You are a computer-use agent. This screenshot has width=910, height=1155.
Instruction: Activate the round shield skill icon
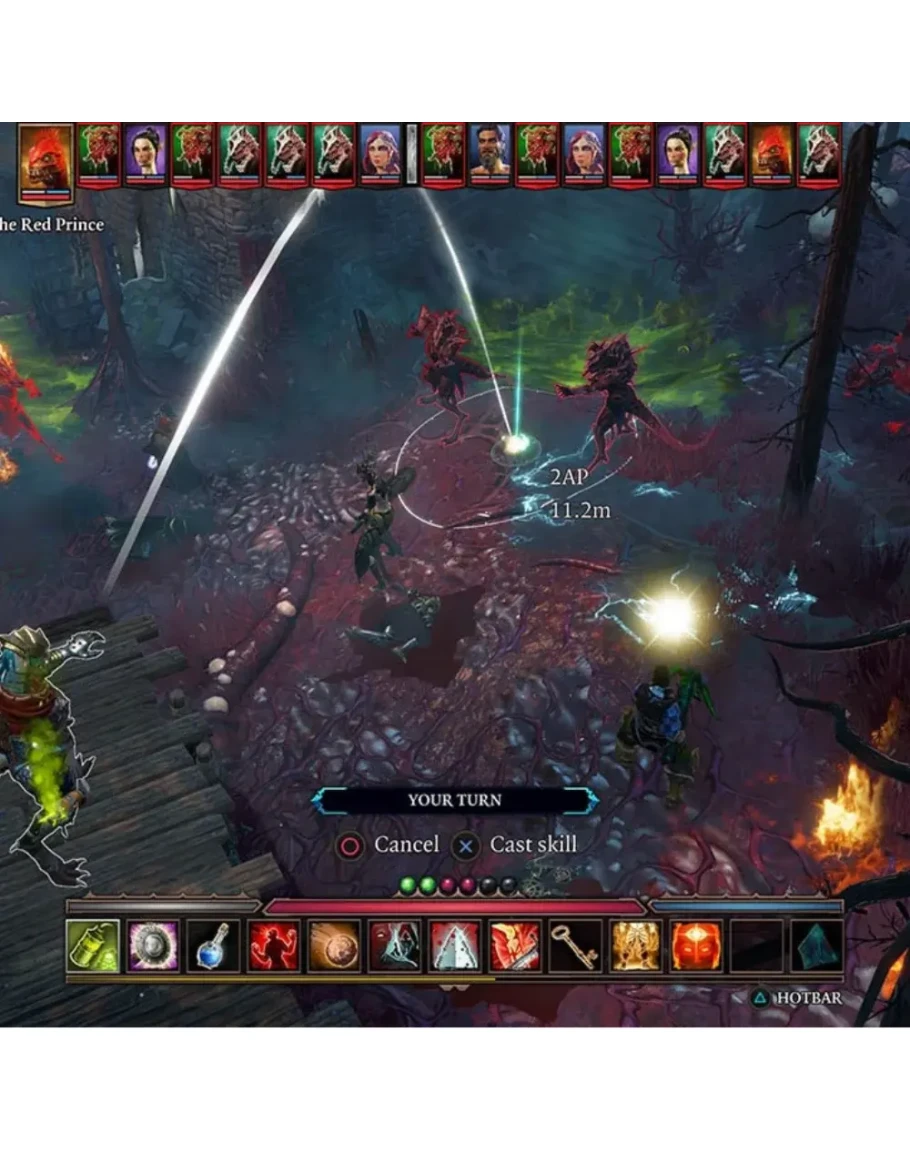pyautogui.click(x=154, y=946)
